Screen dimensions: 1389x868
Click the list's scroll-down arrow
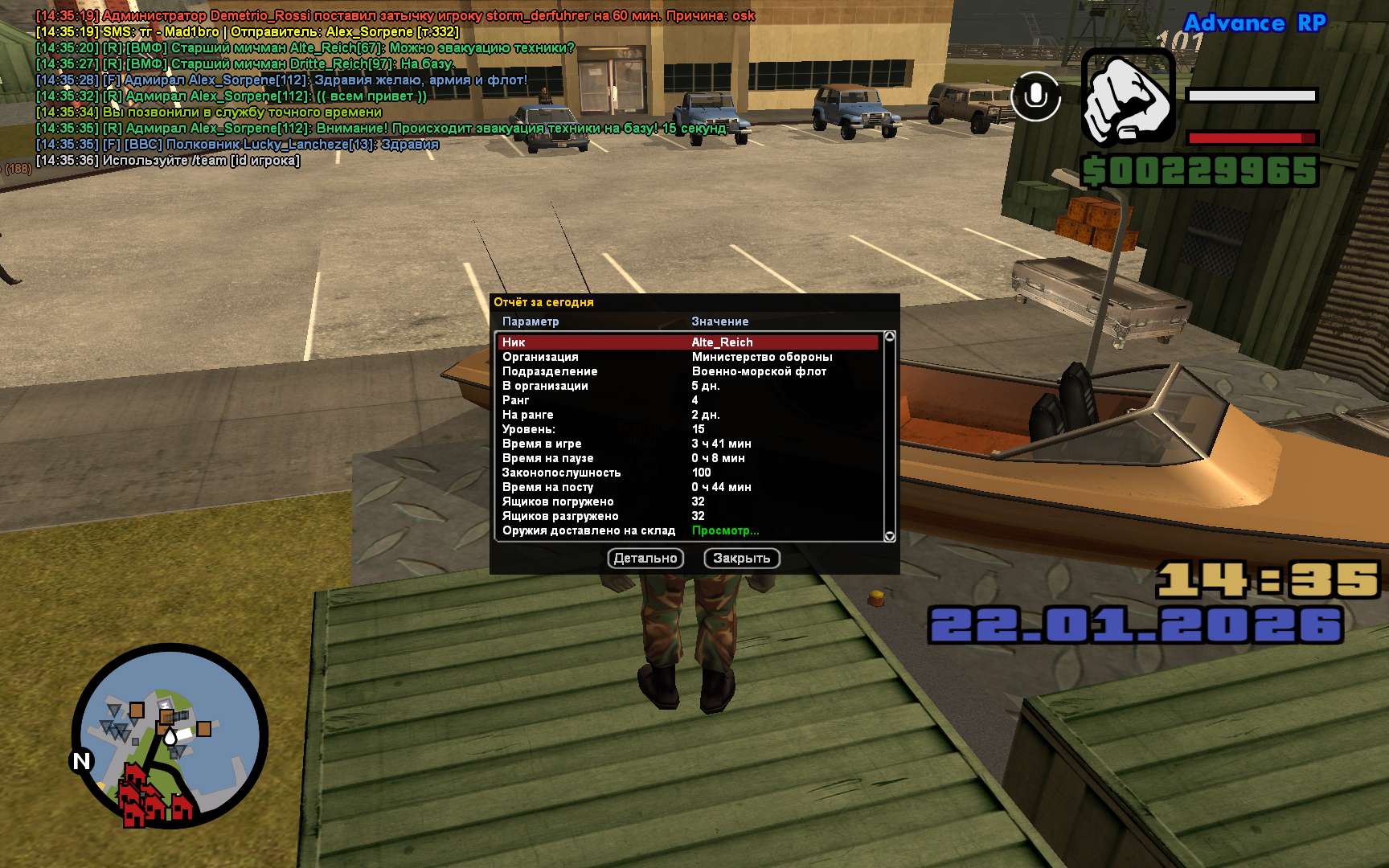point(889,536)
